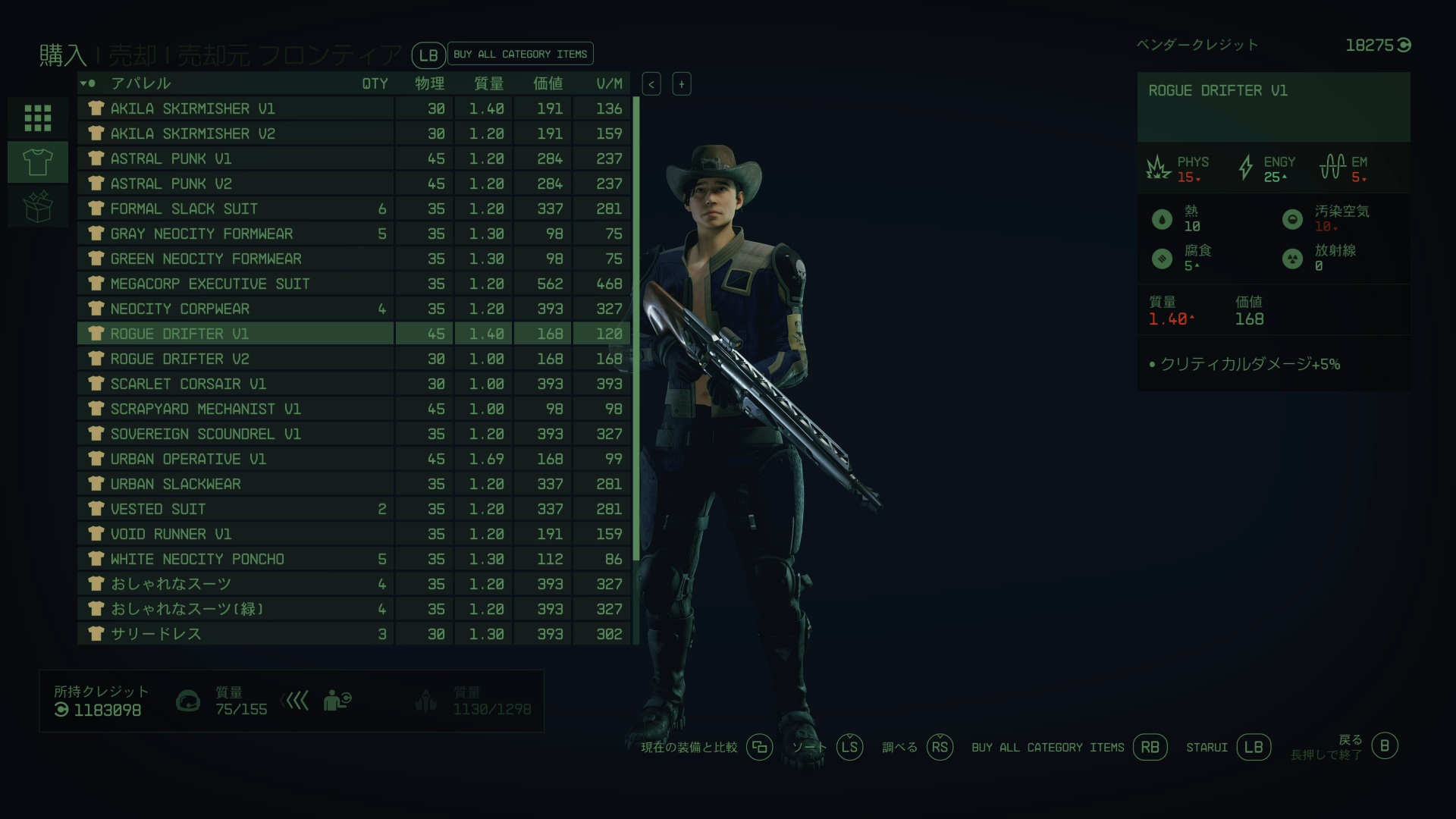
Task: Sort the list by 価値 column
Action: click(x=548, y=83)
